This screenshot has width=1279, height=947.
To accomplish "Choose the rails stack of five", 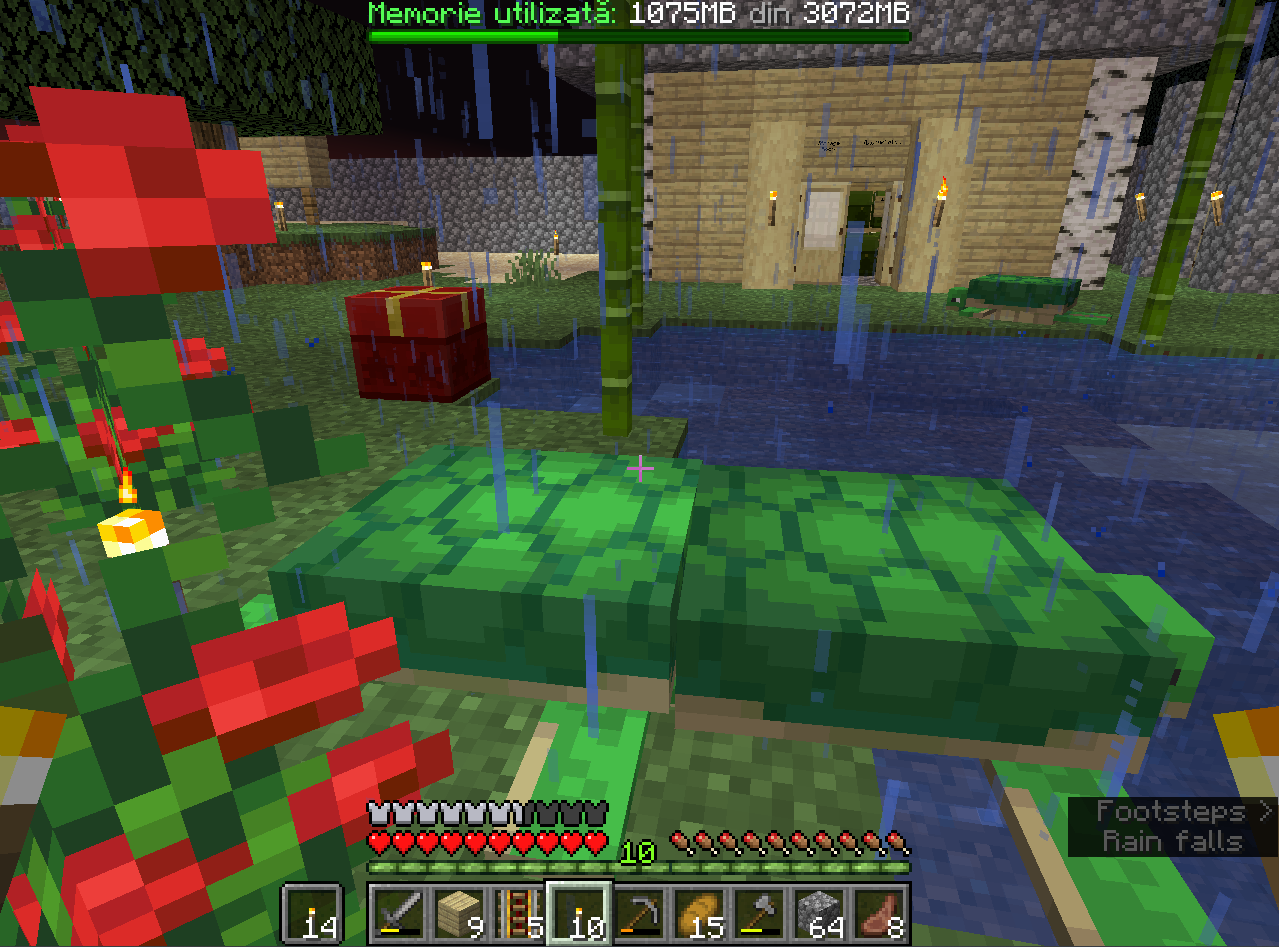I will (x=519, y=913).
